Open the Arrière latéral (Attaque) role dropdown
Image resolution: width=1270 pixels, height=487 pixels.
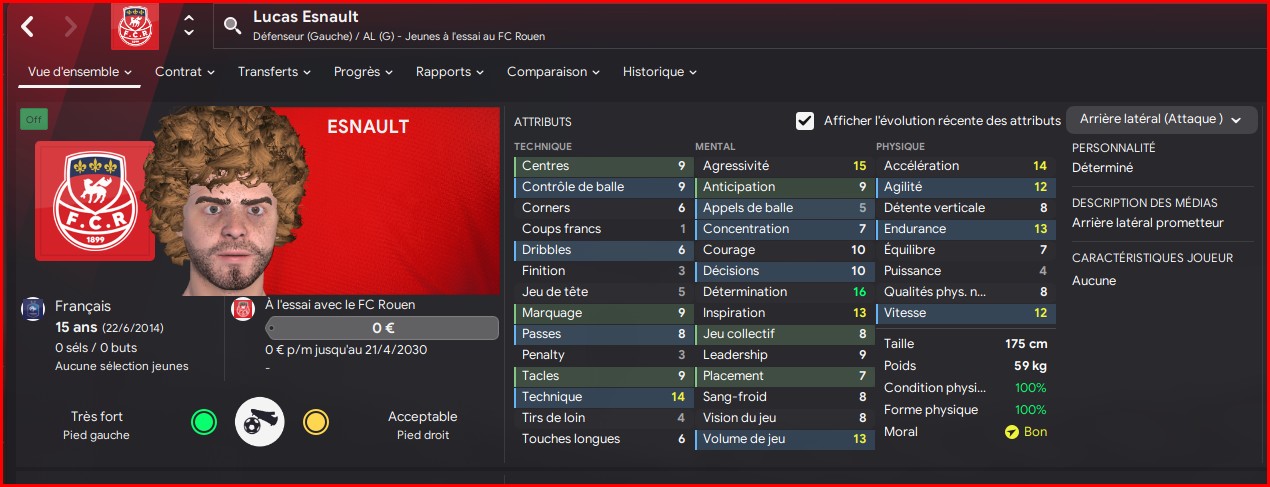pos(1161,119)
